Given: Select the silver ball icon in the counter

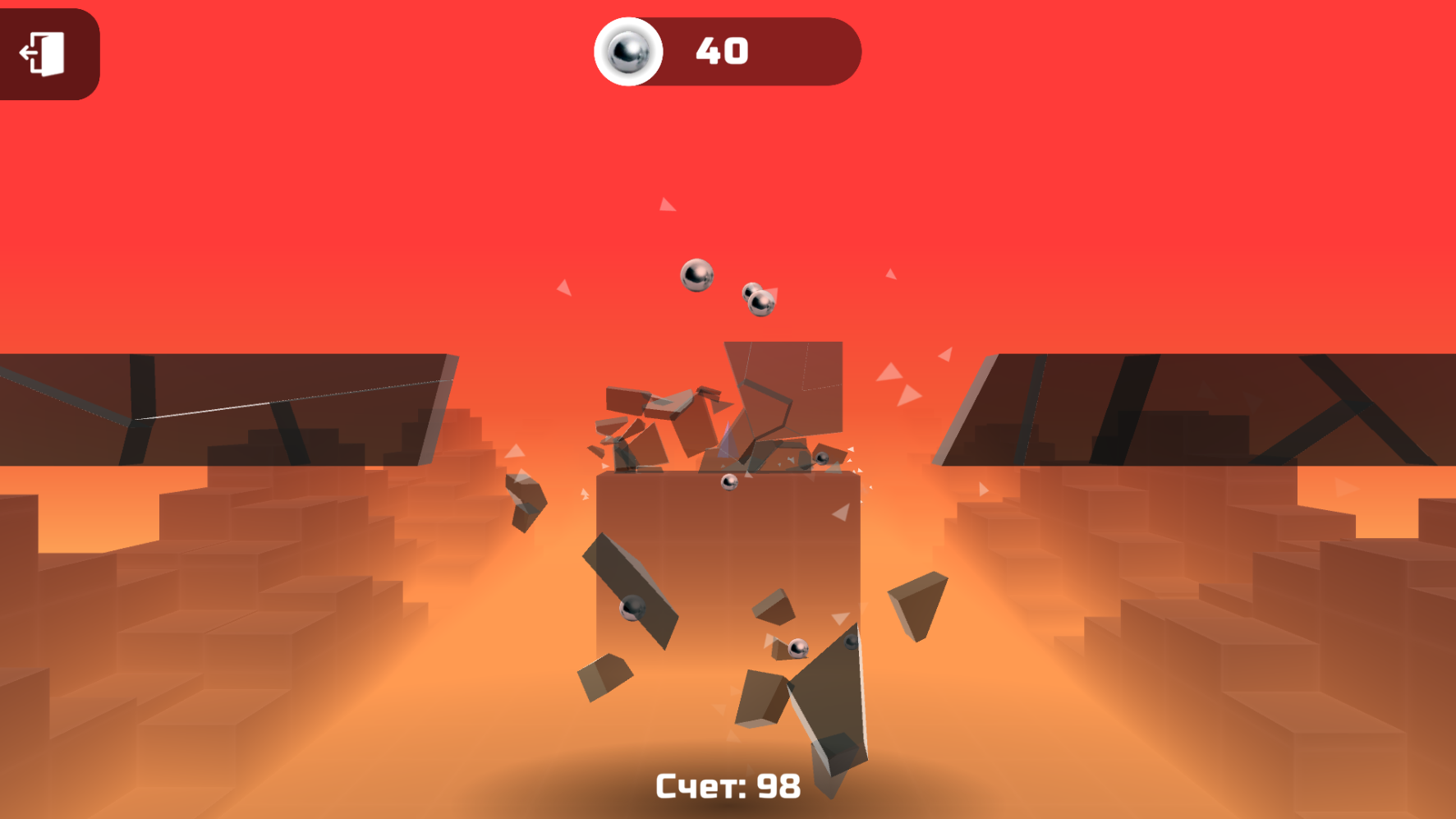Looking at the screenshot, I should [x=630, y=53].
